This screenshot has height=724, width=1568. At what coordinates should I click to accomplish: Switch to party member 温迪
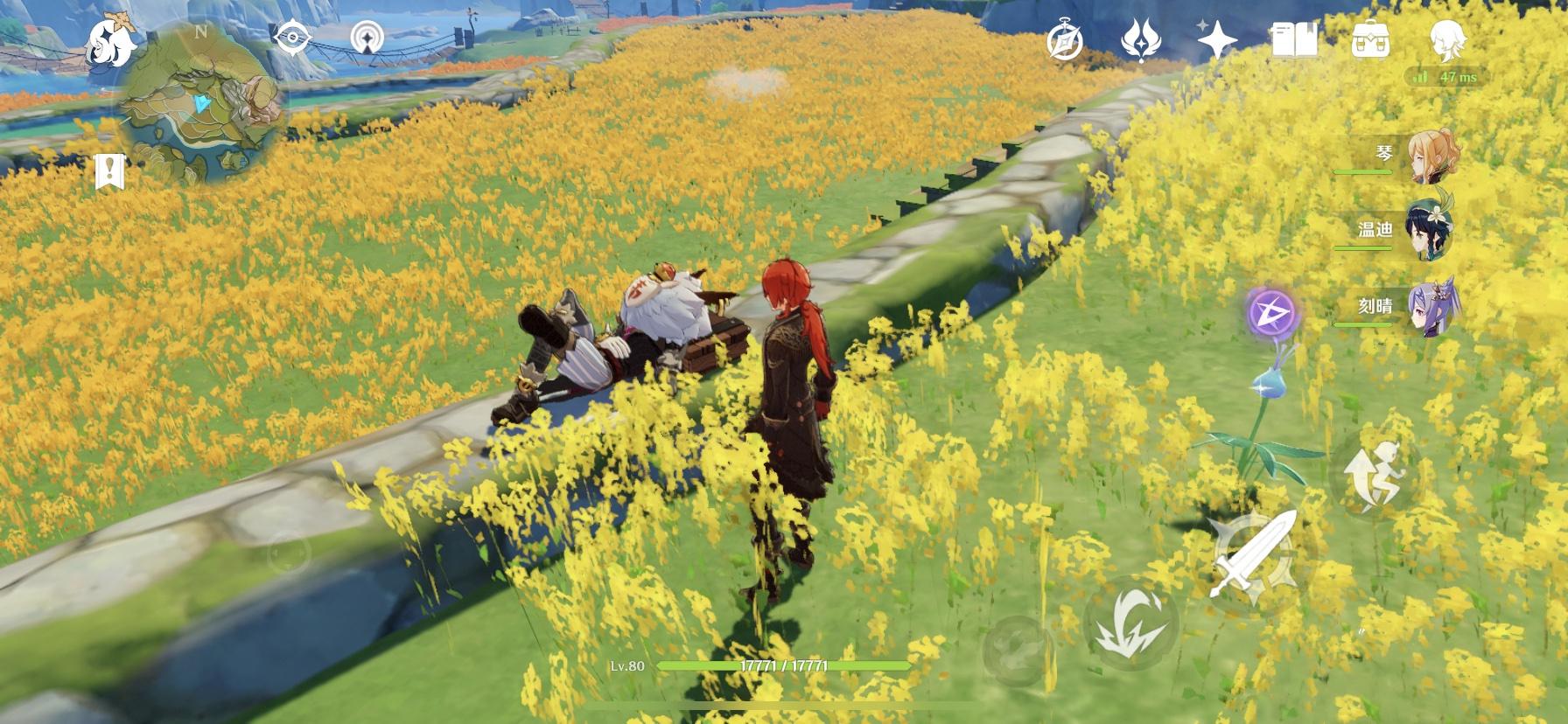1428,231
